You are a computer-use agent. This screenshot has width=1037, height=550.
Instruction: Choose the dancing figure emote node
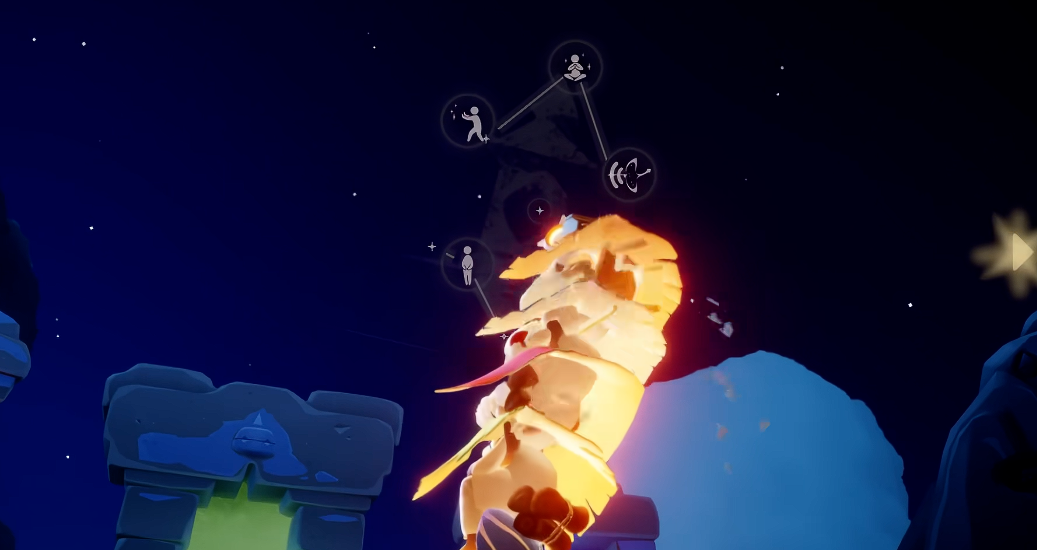point(468,121)
